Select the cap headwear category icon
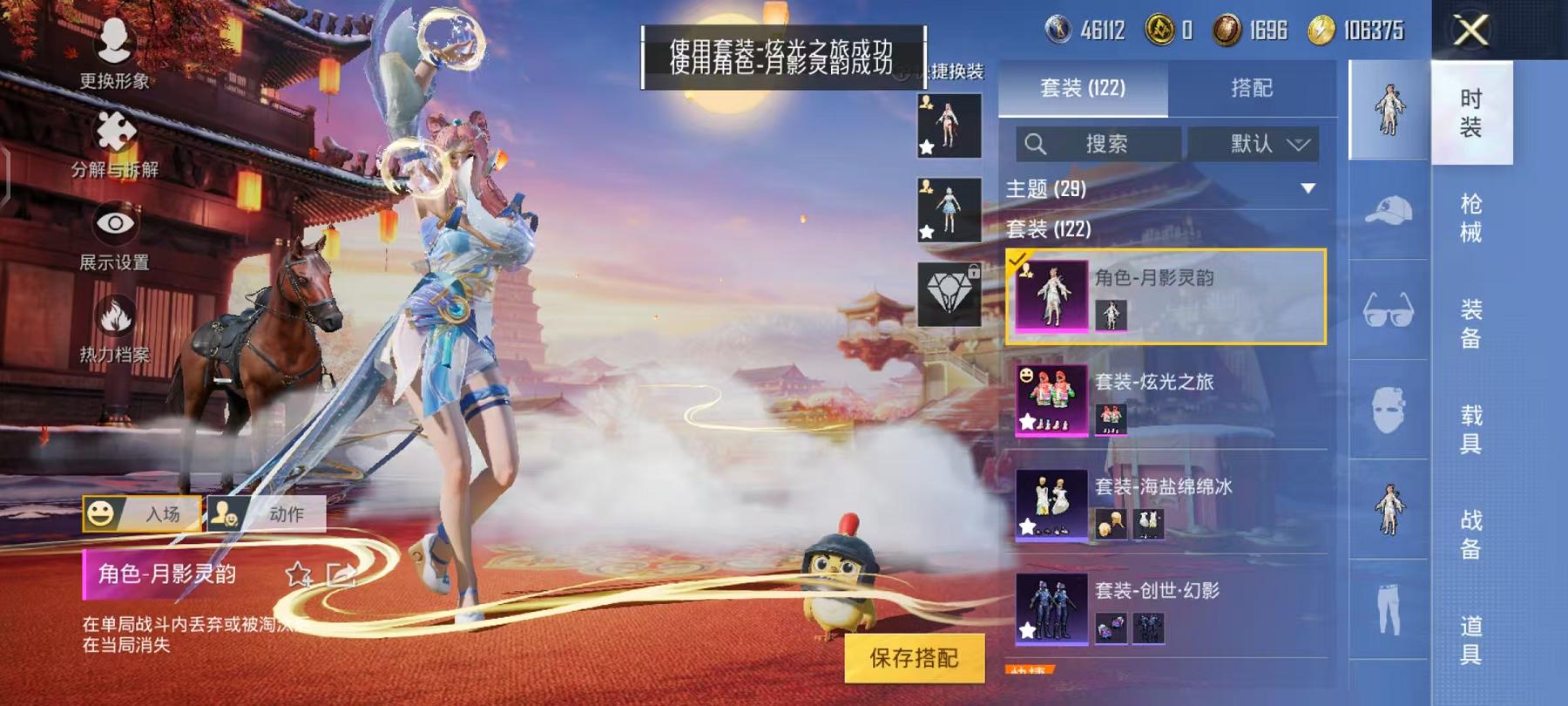Image resolution: width=1568 pixels, height=706 pixels. [x=1389, y=213]
